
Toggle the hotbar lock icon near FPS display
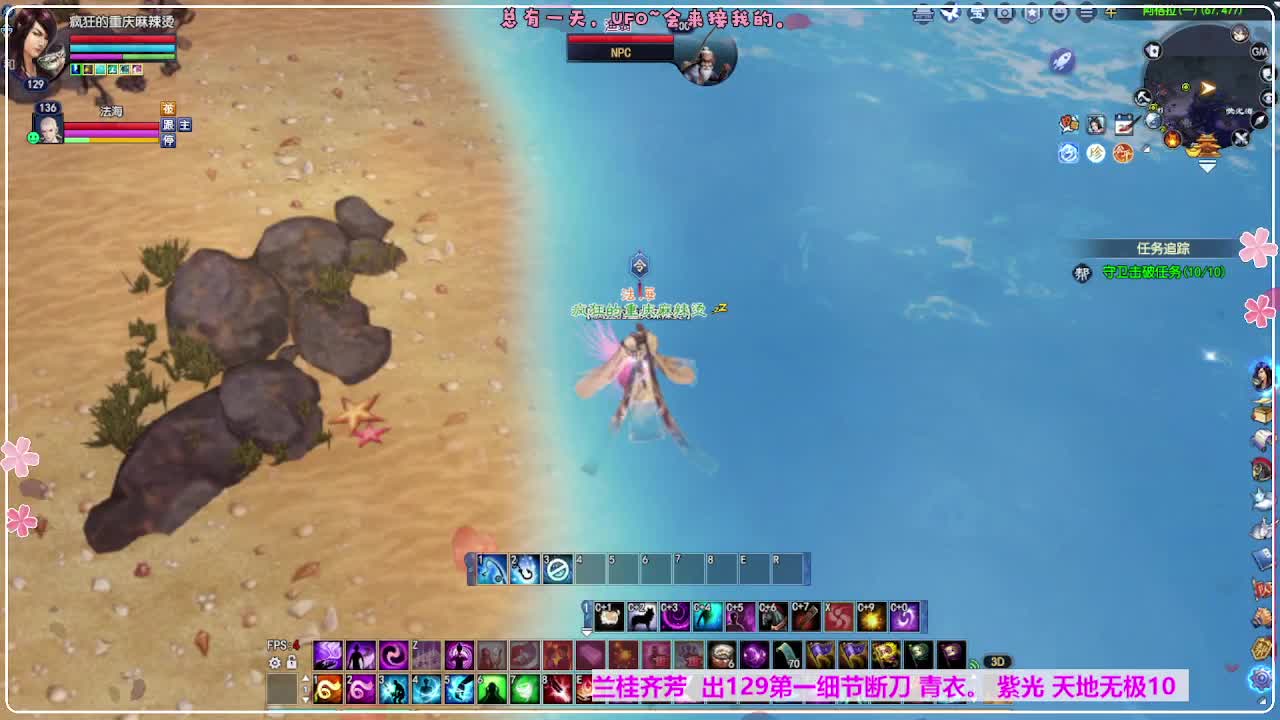click(292, 662)
